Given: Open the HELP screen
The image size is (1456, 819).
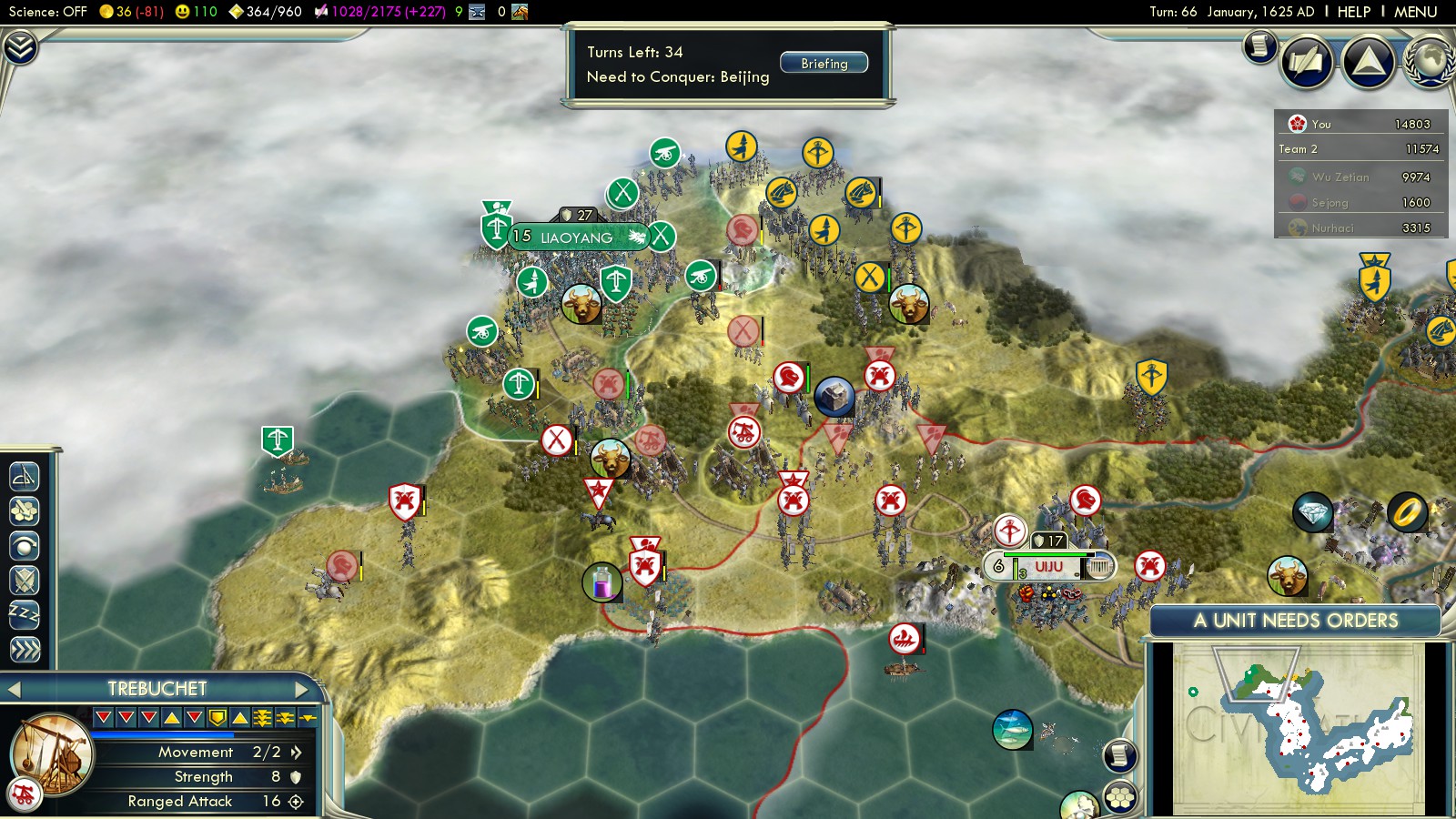Looking at the screenshot, I should [x=1353, y=12].
